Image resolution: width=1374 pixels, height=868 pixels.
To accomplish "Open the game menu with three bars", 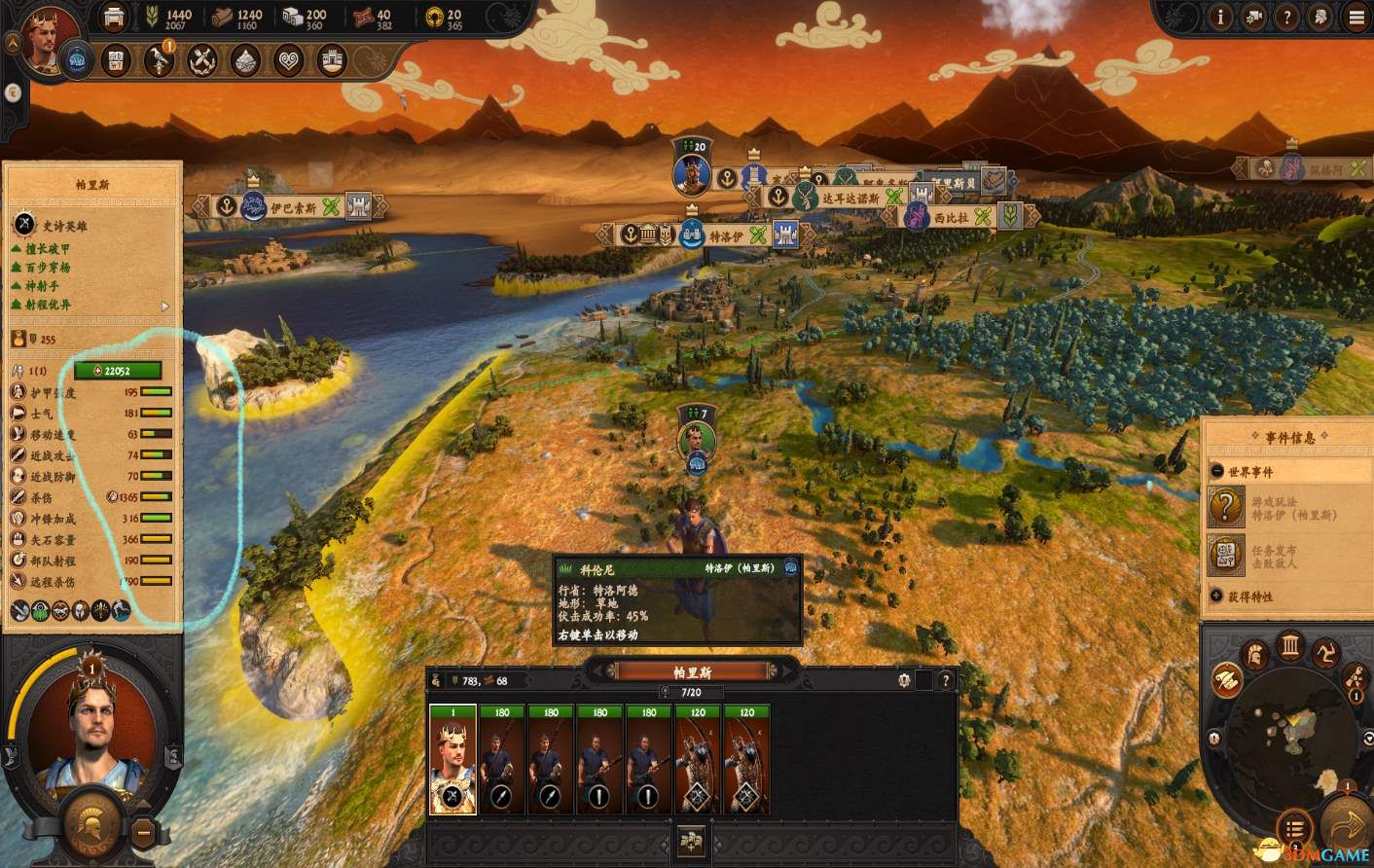I will pos(1356,17).
